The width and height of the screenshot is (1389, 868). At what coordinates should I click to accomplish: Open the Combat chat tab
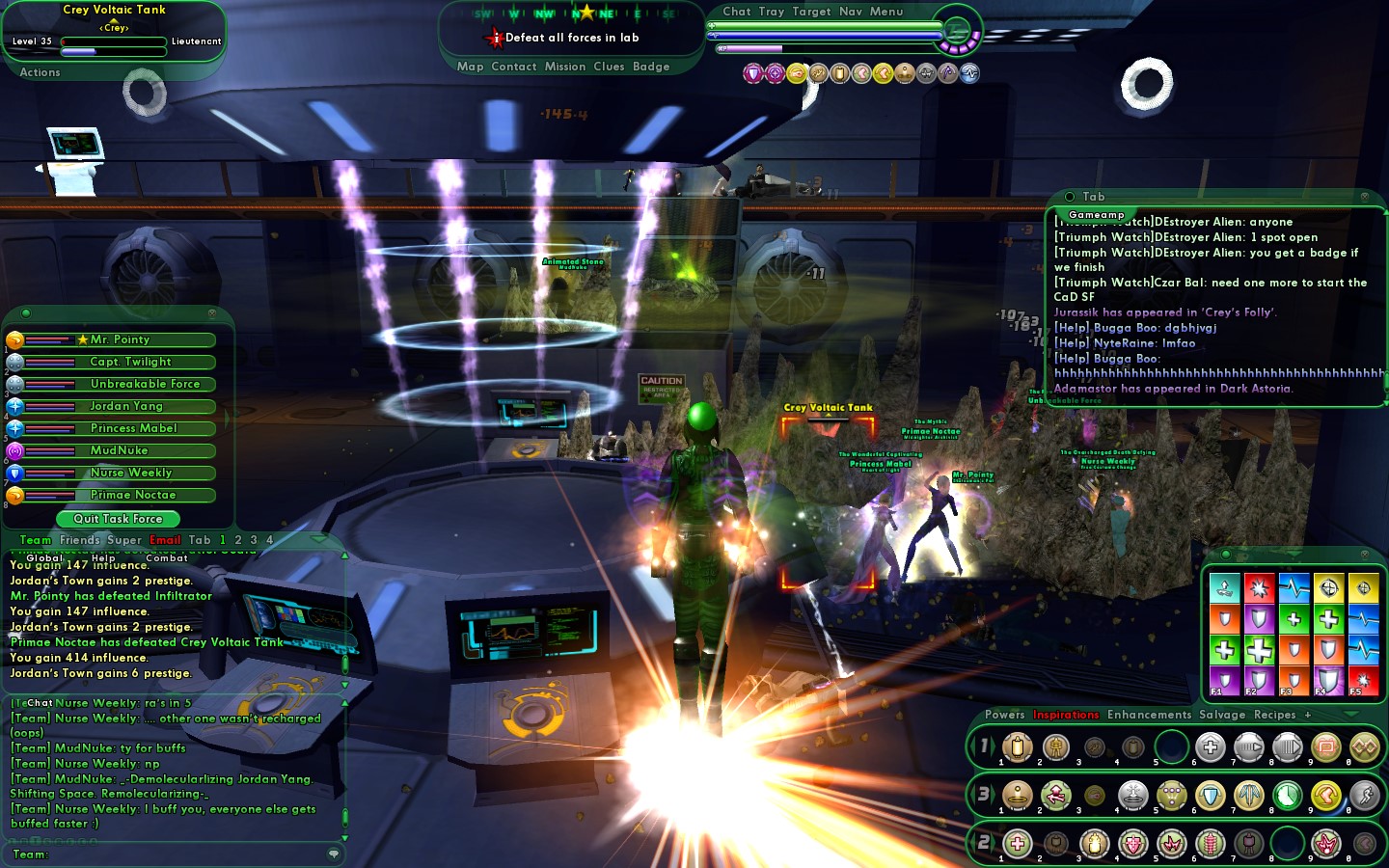167,557
